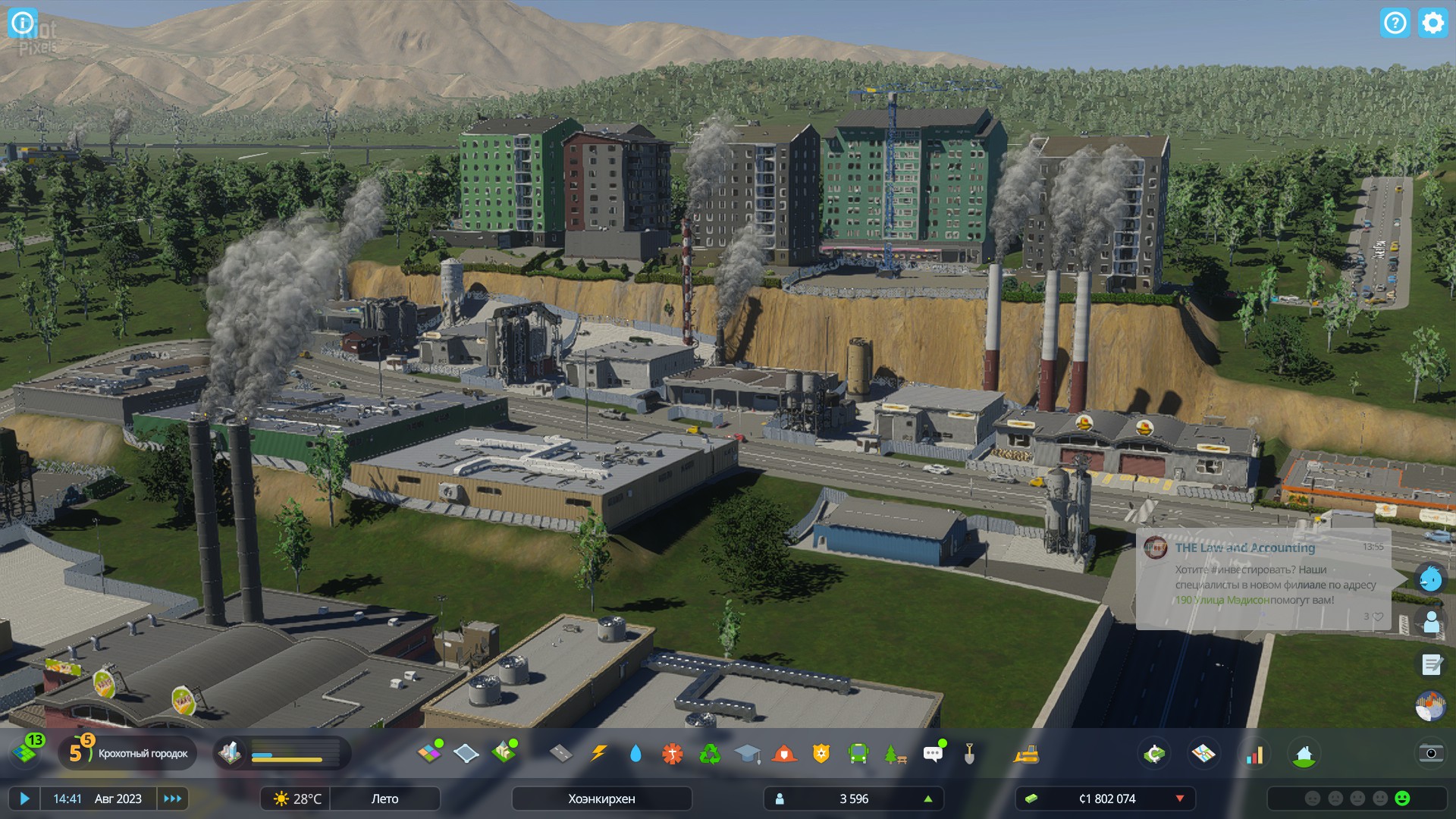The height and width of the screenshot is (819, 1456).
Task: Open the garbage recycling menu
Action: [710, 753]
